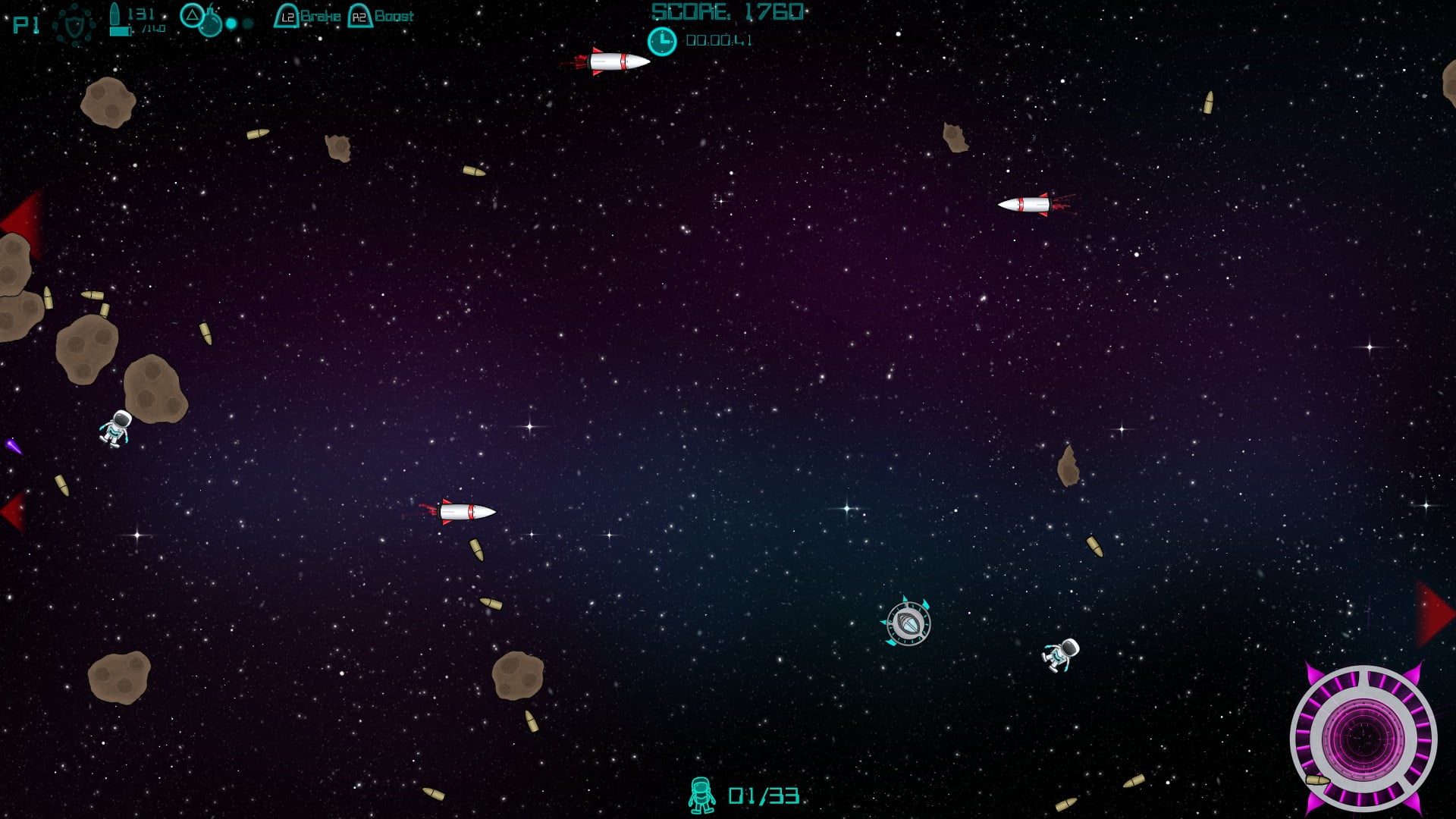Click the shield status icon
This screenshot has width=1456, height=819.
click(74, 26)
